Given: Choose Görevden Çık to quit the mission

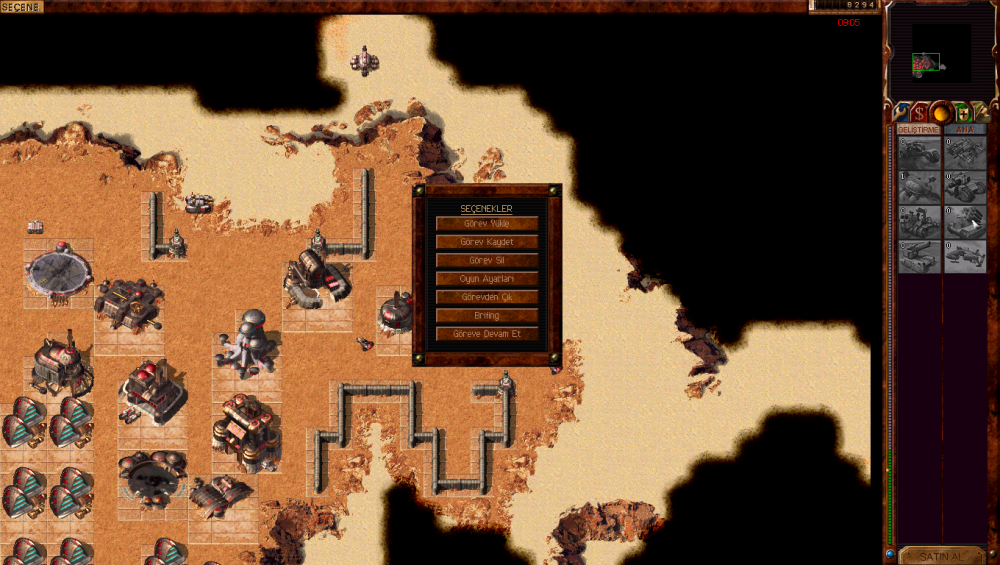Looking at the screenshot, I should click(487, 297).
